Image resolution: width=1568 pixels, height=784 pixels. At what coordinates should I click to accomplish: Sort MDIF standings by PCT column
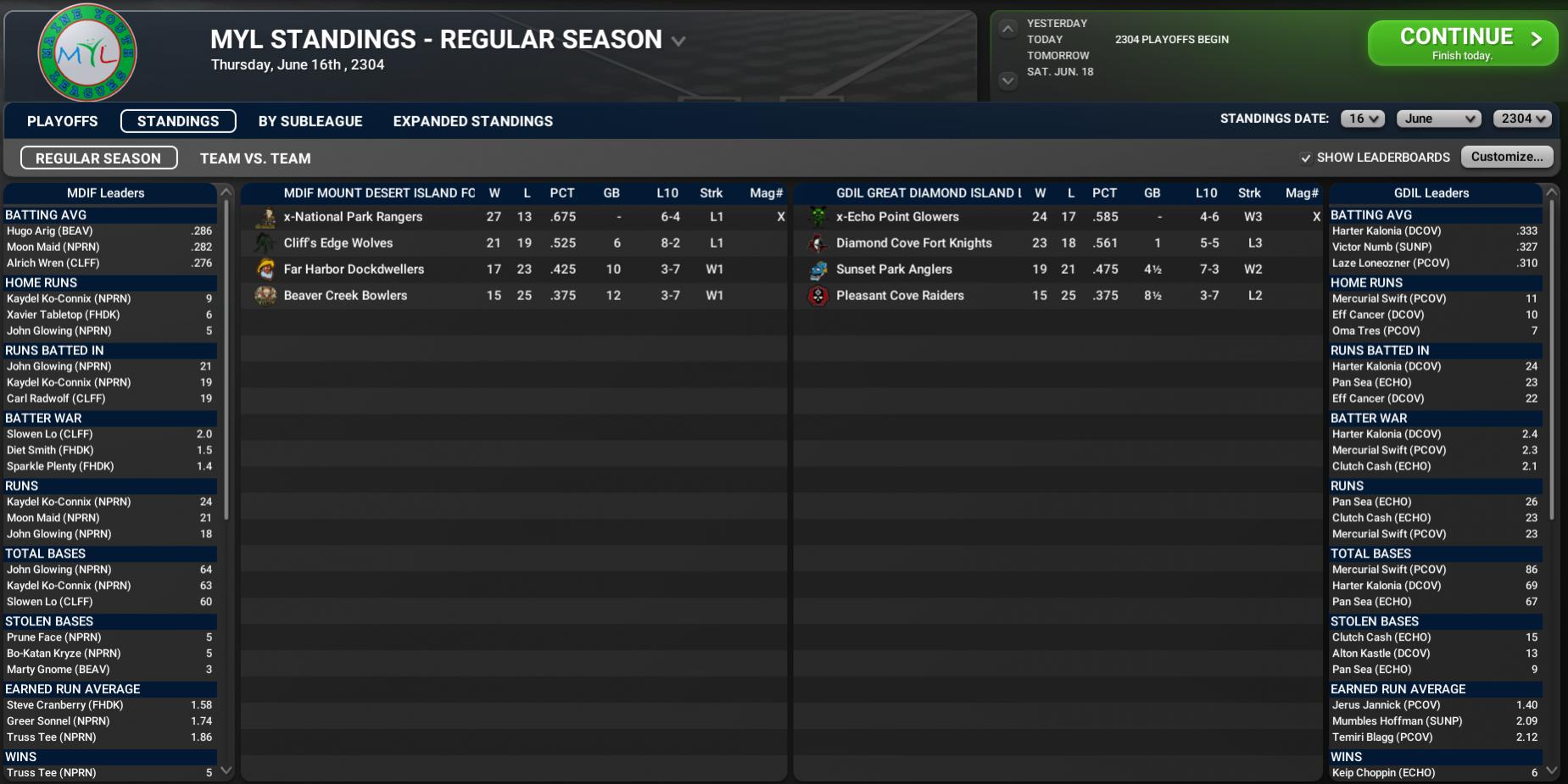coord(561,193)
